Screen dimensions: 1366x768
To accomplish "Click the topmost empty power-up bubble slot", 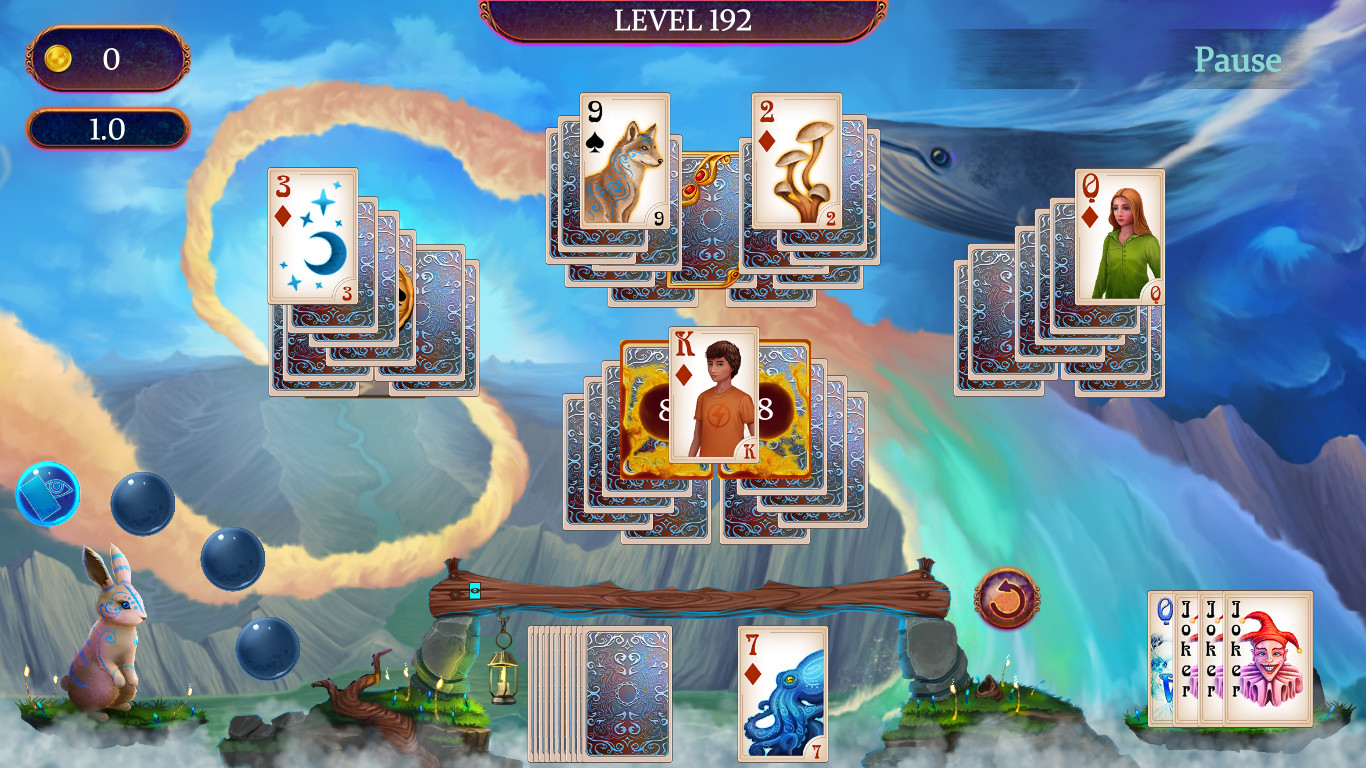I will click(x=143, y=503).
